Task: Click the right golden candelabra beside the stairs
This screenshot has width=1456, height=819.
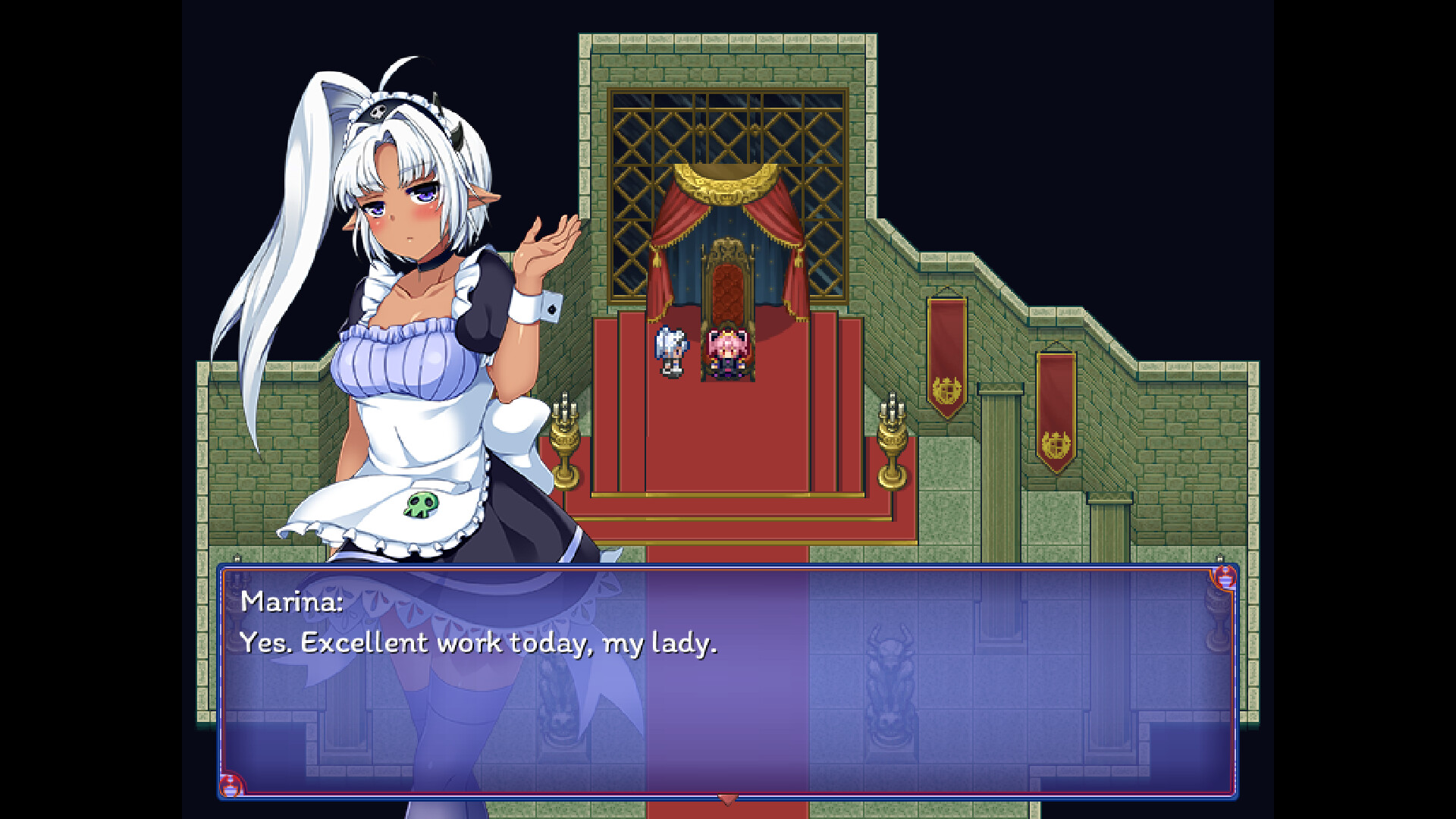Action: [x=891, y=436]
